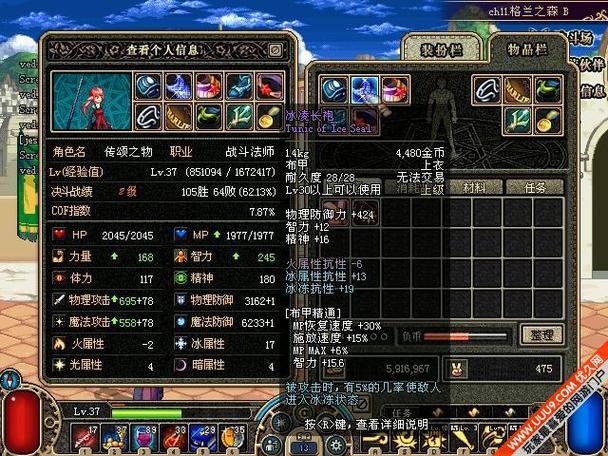Select the brown title-book slot in character info
Screen dimensions: 608x456
click(179, 119)
